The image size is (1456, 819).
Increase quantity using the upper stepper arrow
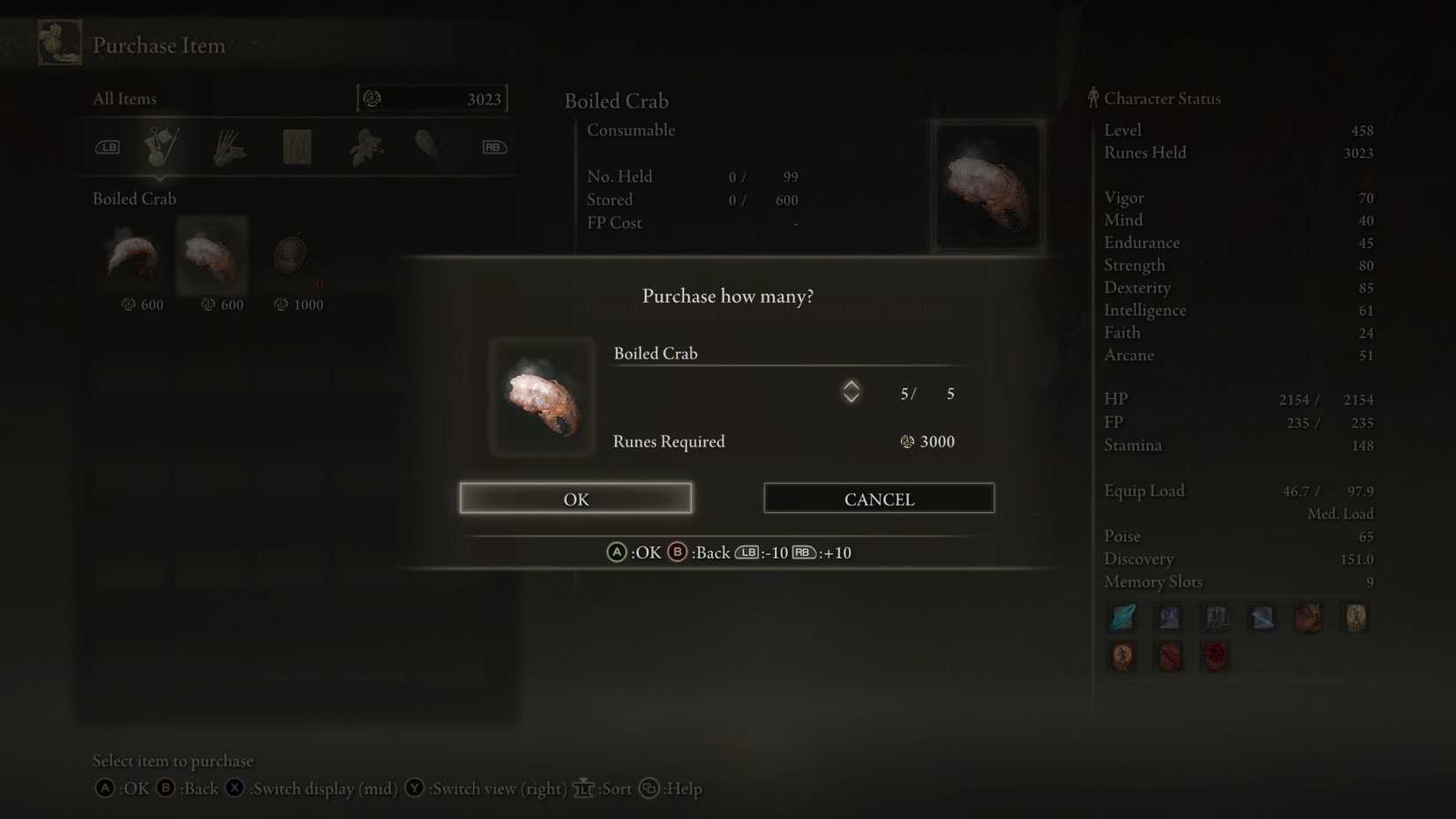click(851, 384)
